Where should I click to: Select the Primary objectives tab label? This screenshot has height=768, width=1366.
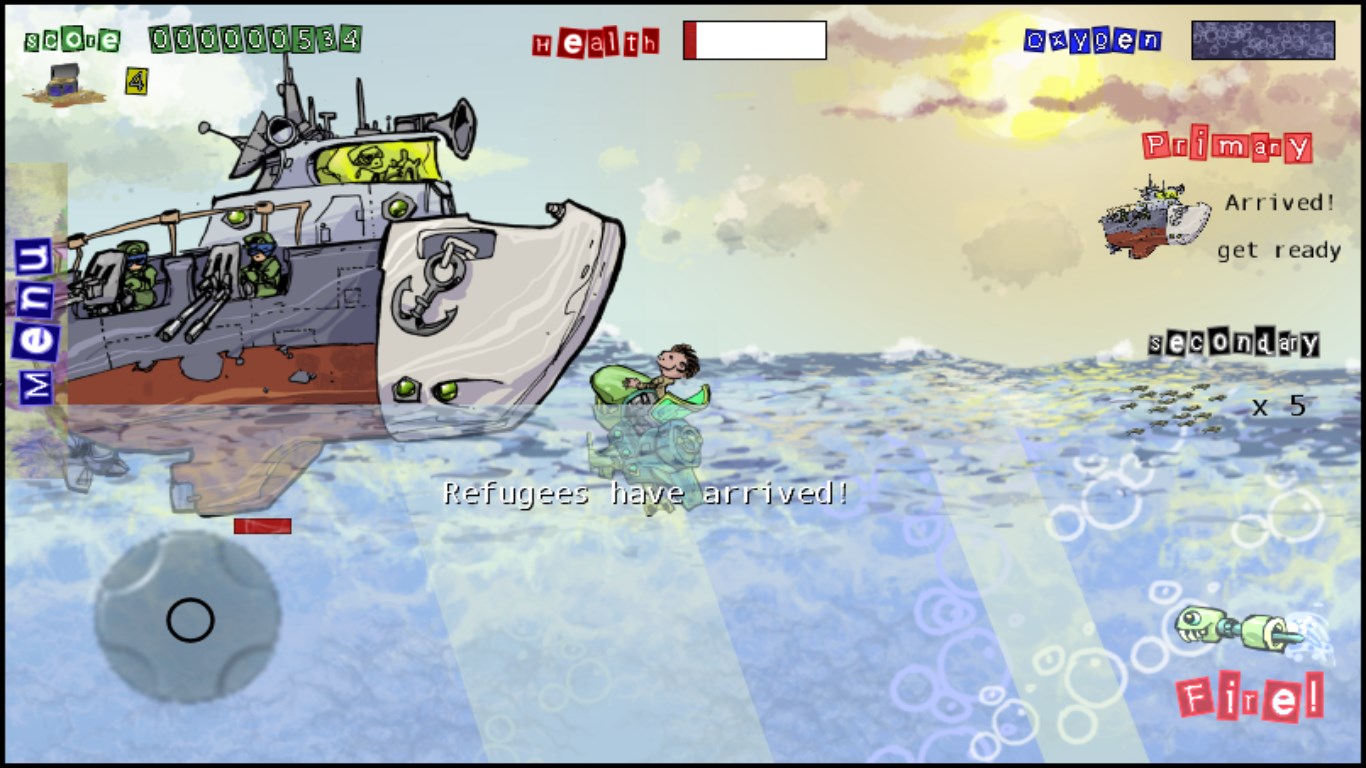(x=1227, y=145)
